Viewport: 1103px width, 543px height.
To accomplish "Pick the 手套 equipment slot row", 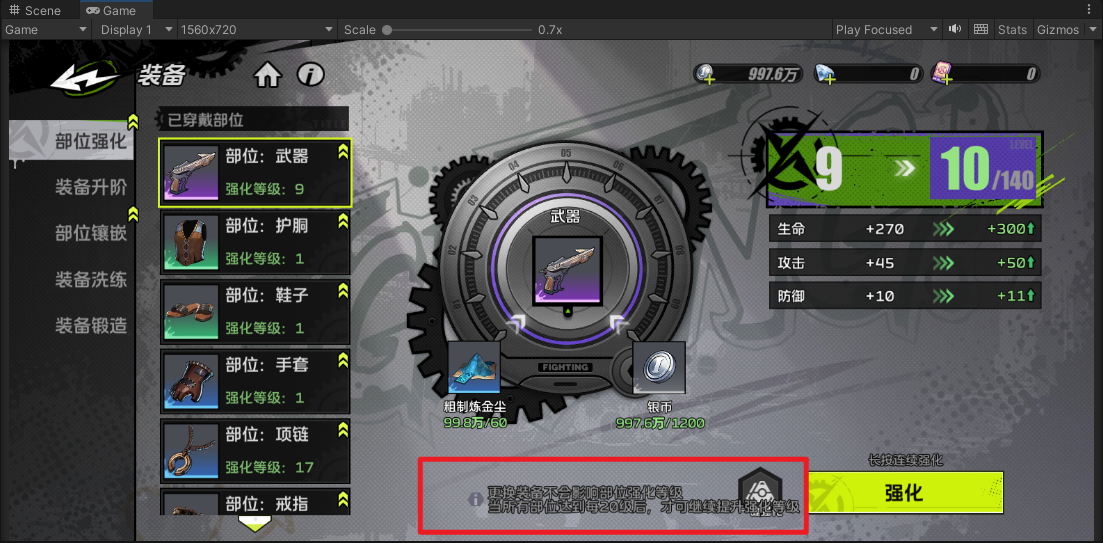I will click(255, 381).
